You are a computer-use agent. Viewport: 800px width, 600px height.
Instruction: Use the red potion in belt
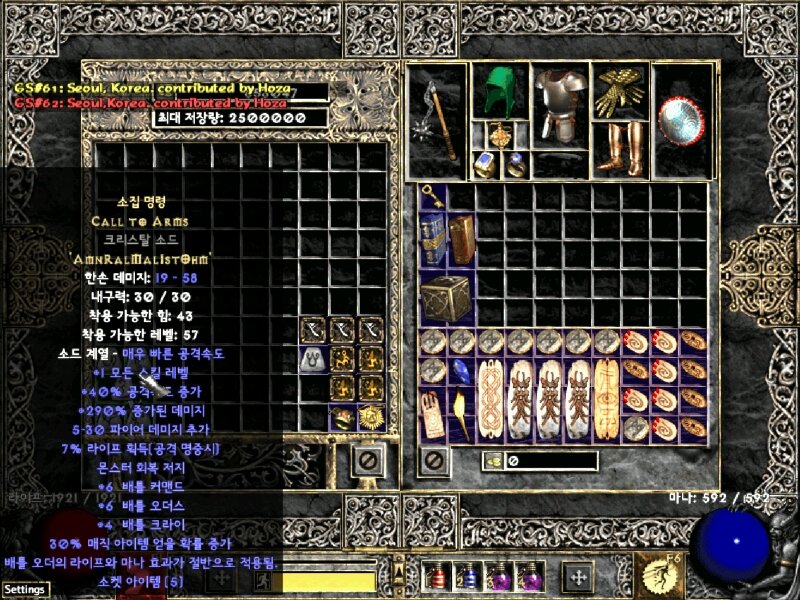click(x=440, y=576)
